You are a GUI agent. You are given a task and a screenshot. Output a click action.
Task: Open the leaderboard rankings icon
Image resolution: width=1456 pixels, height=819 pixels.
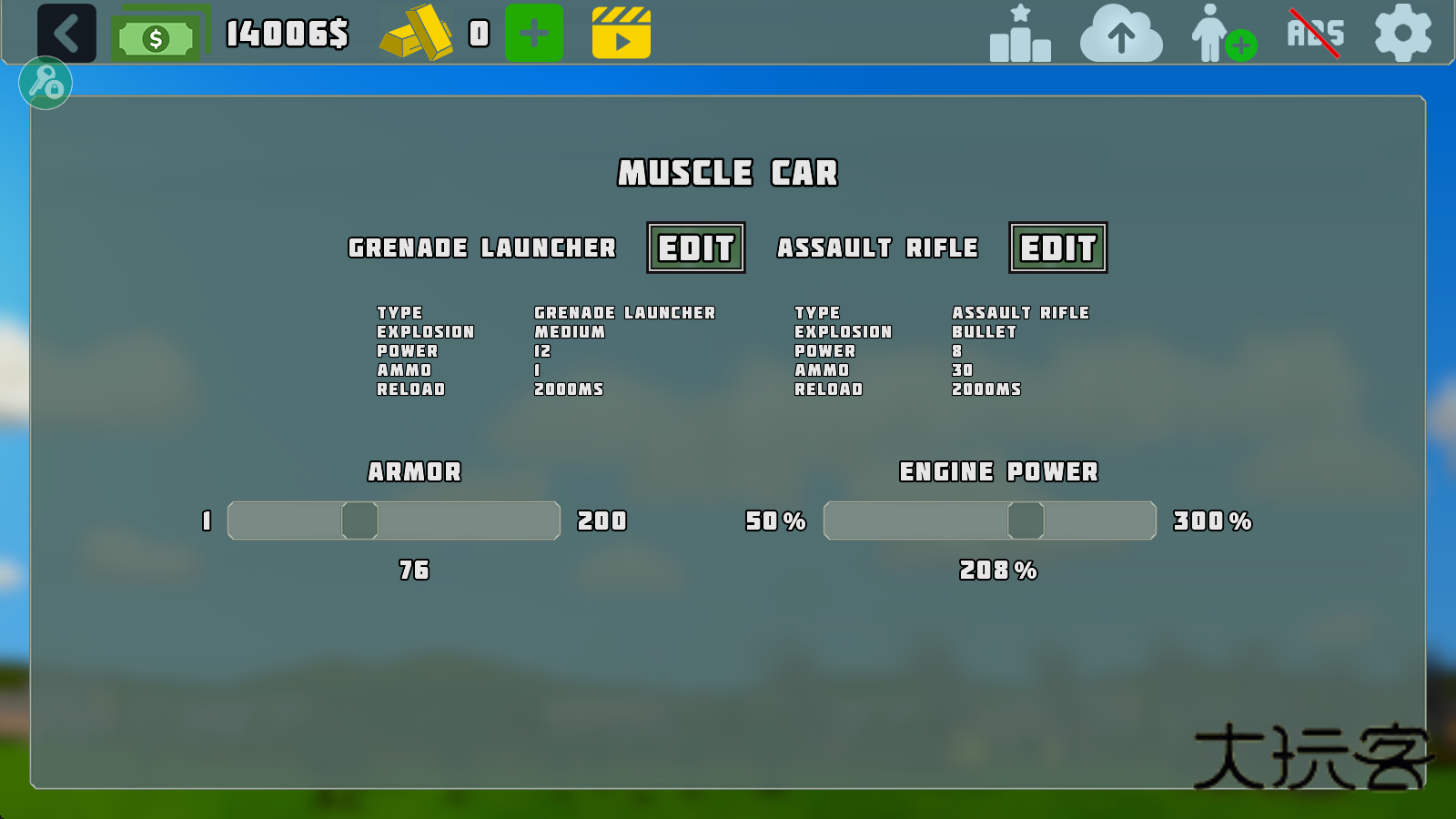(x=1019, y=36)
